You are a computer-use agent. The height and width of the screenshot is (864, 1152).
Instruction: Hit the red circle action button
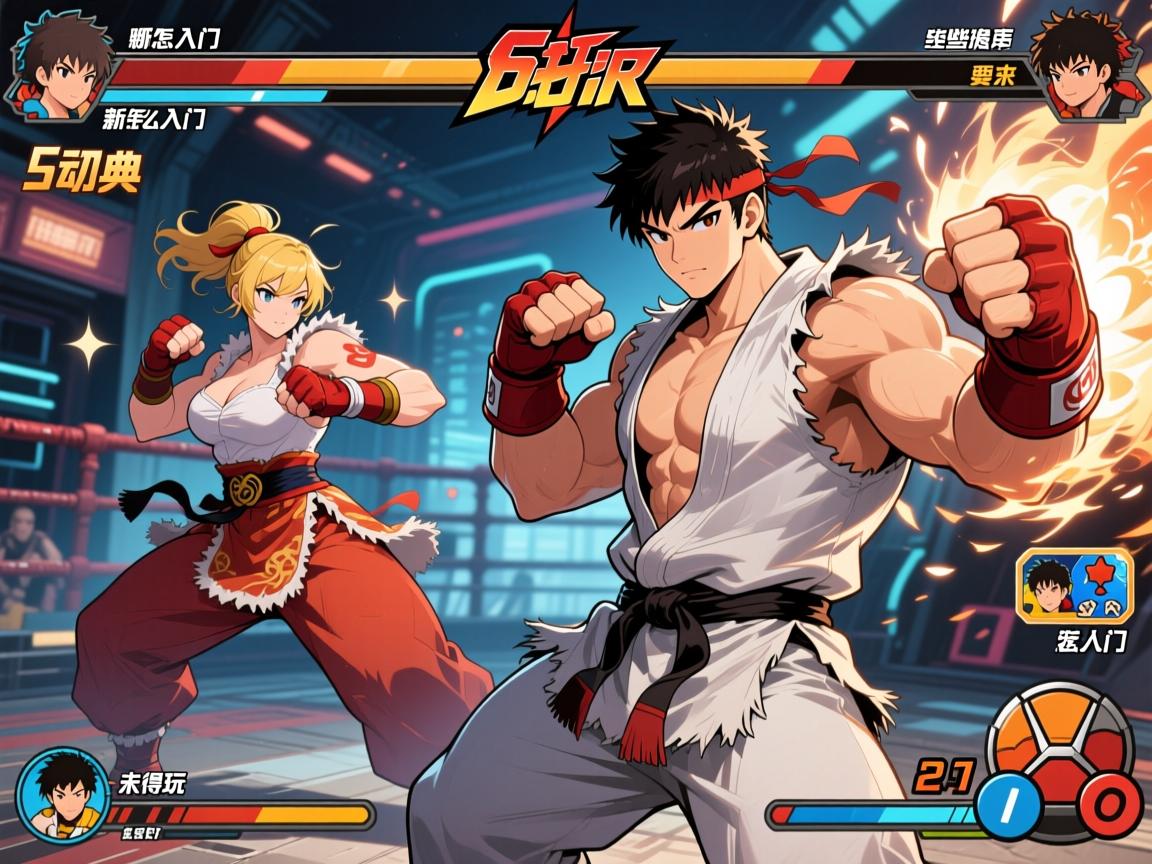[x=1110, y=803]
